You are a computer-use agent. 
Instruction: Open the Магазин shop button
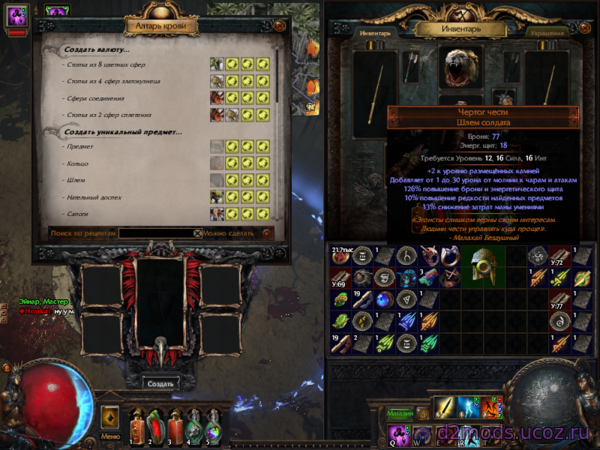401,412
